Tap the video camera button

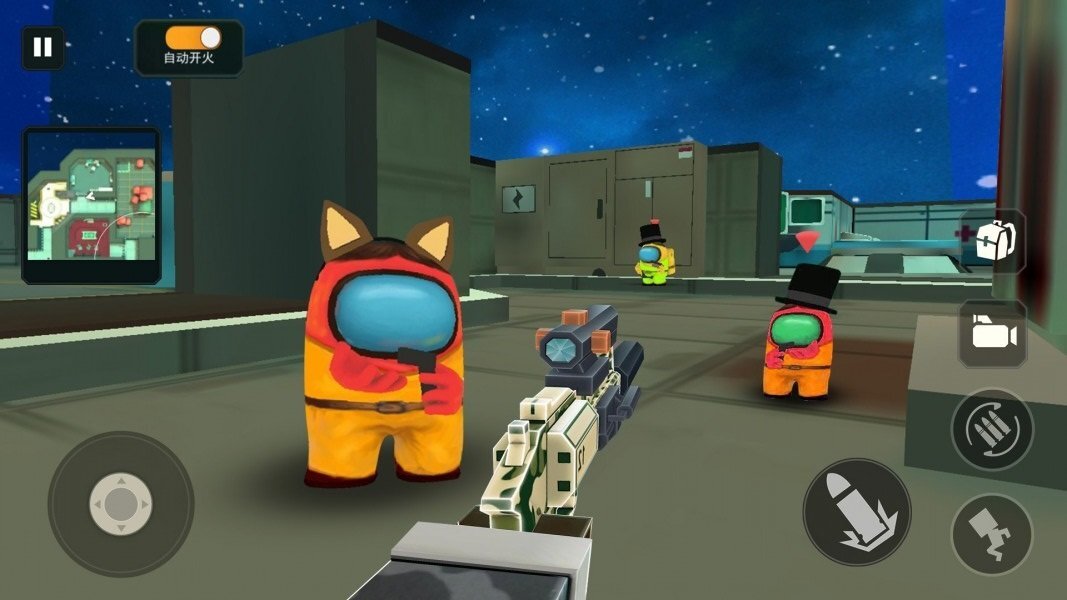tap(992, 334)
